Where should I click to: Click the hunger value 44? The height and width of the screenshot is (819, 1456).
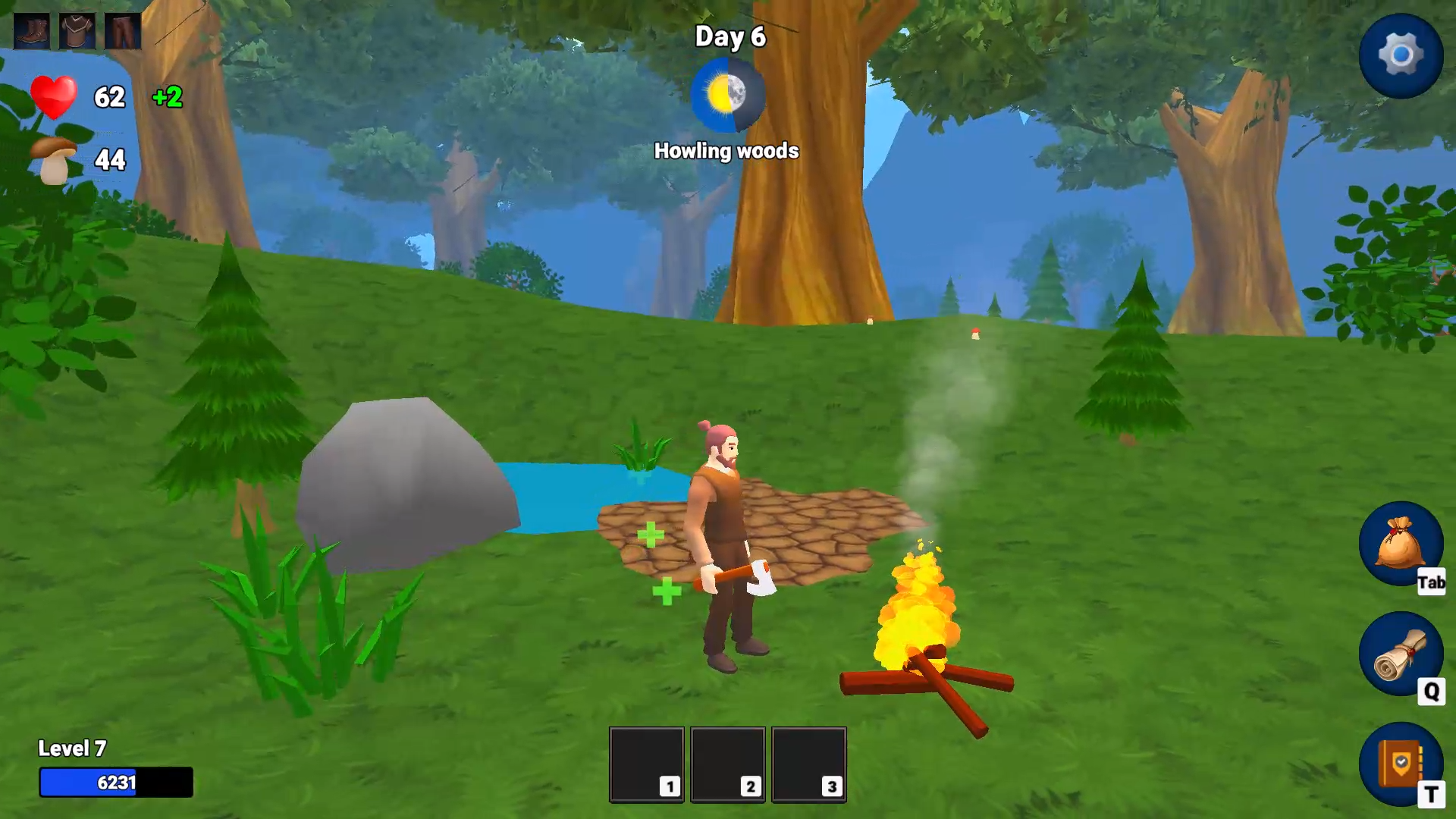pyautogui.click(x=111, y=160)
